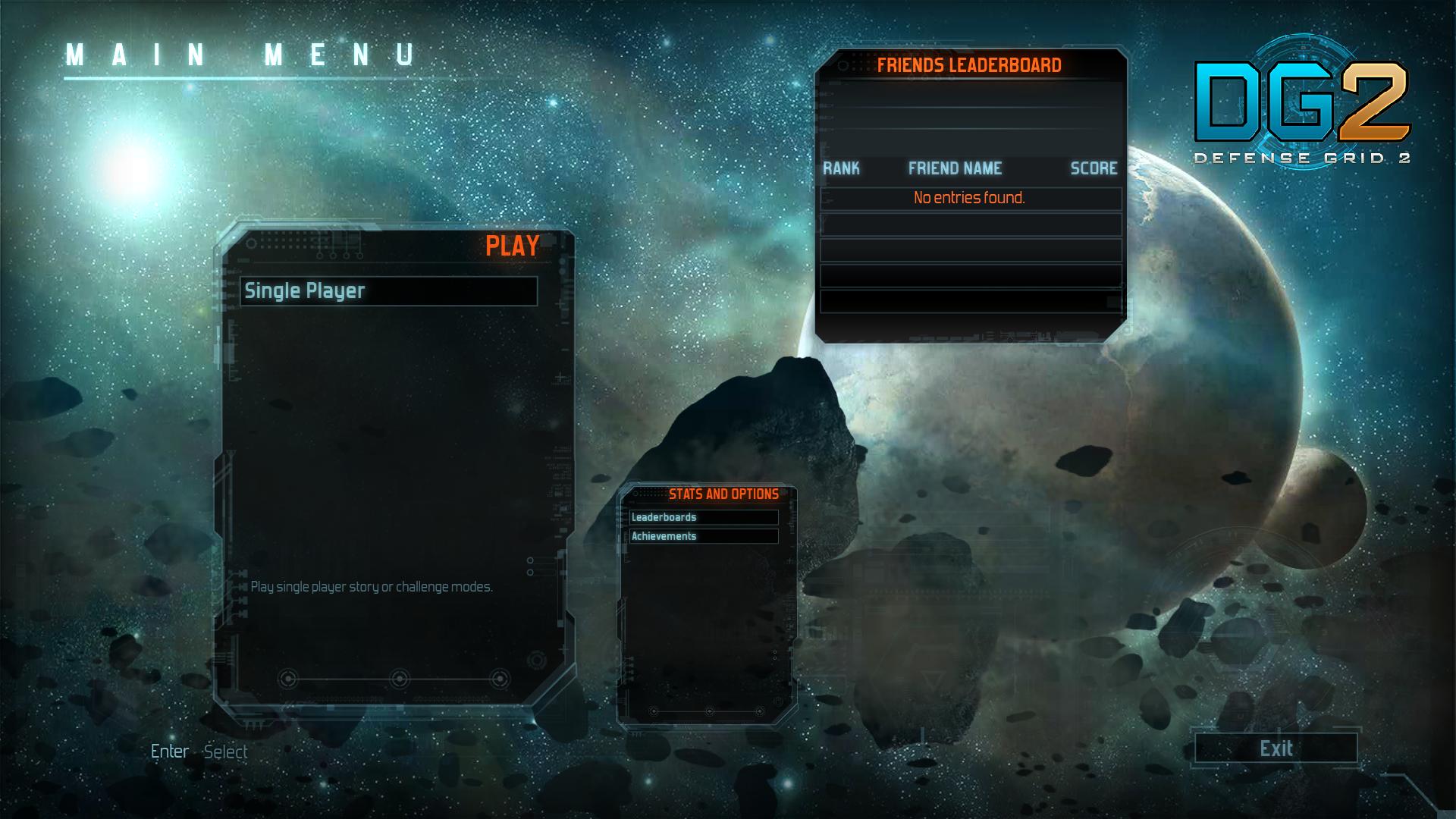Image resolution: width=1456 pixels, height=819 pixels.
Task: Open the Achievements entry
Action: [704, 535]
